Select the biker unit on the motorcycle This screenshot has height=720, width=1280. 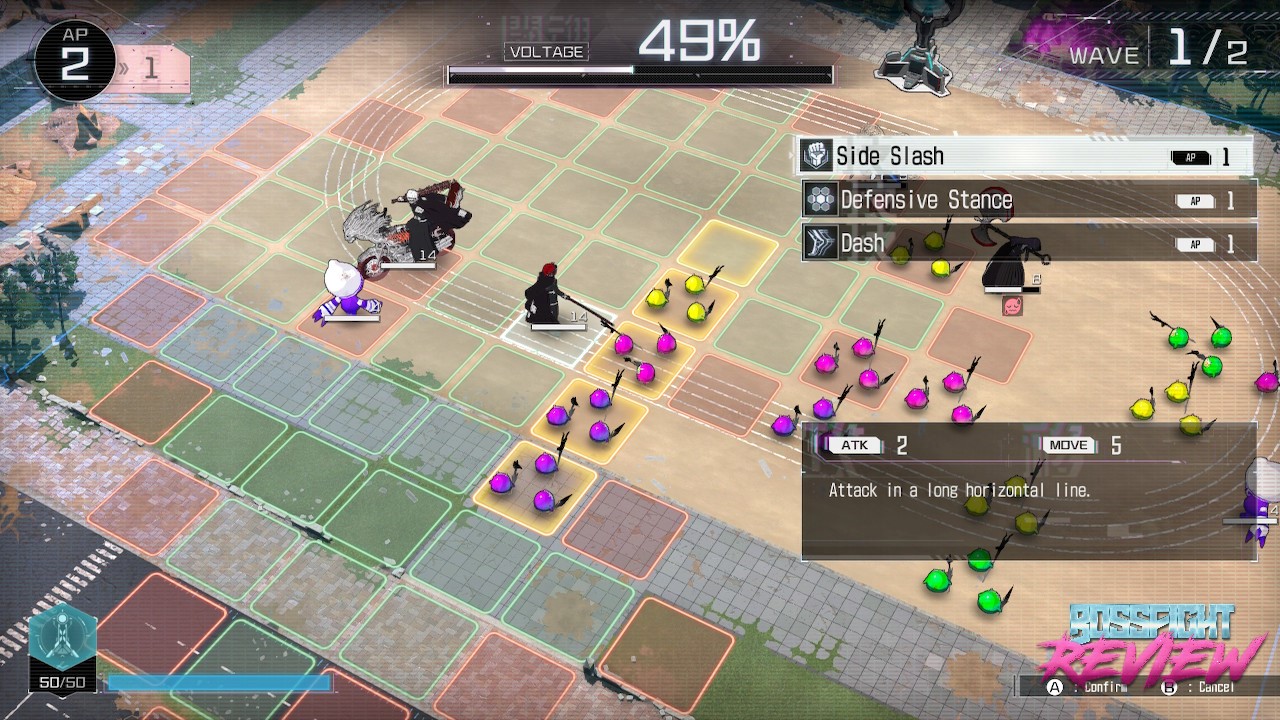point(410,230)
